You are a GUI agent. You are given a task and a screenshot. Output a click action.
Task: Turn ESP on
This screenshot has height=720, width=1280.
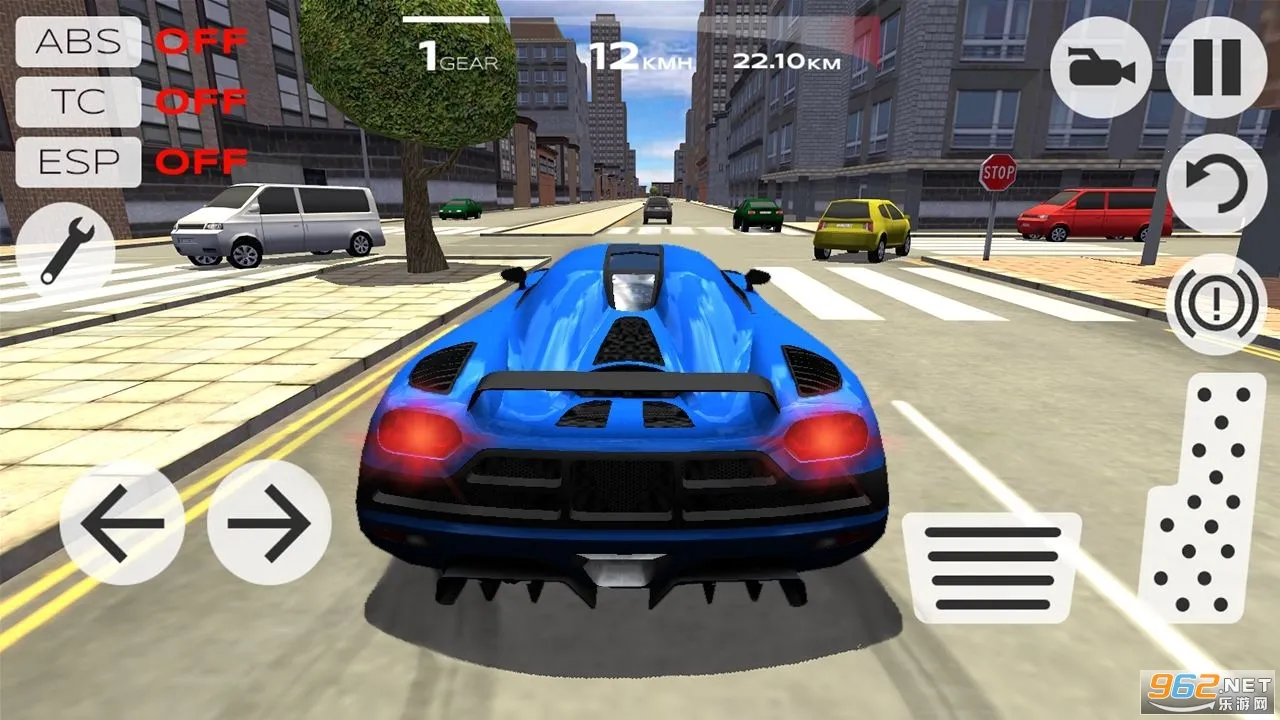point(80,159)
